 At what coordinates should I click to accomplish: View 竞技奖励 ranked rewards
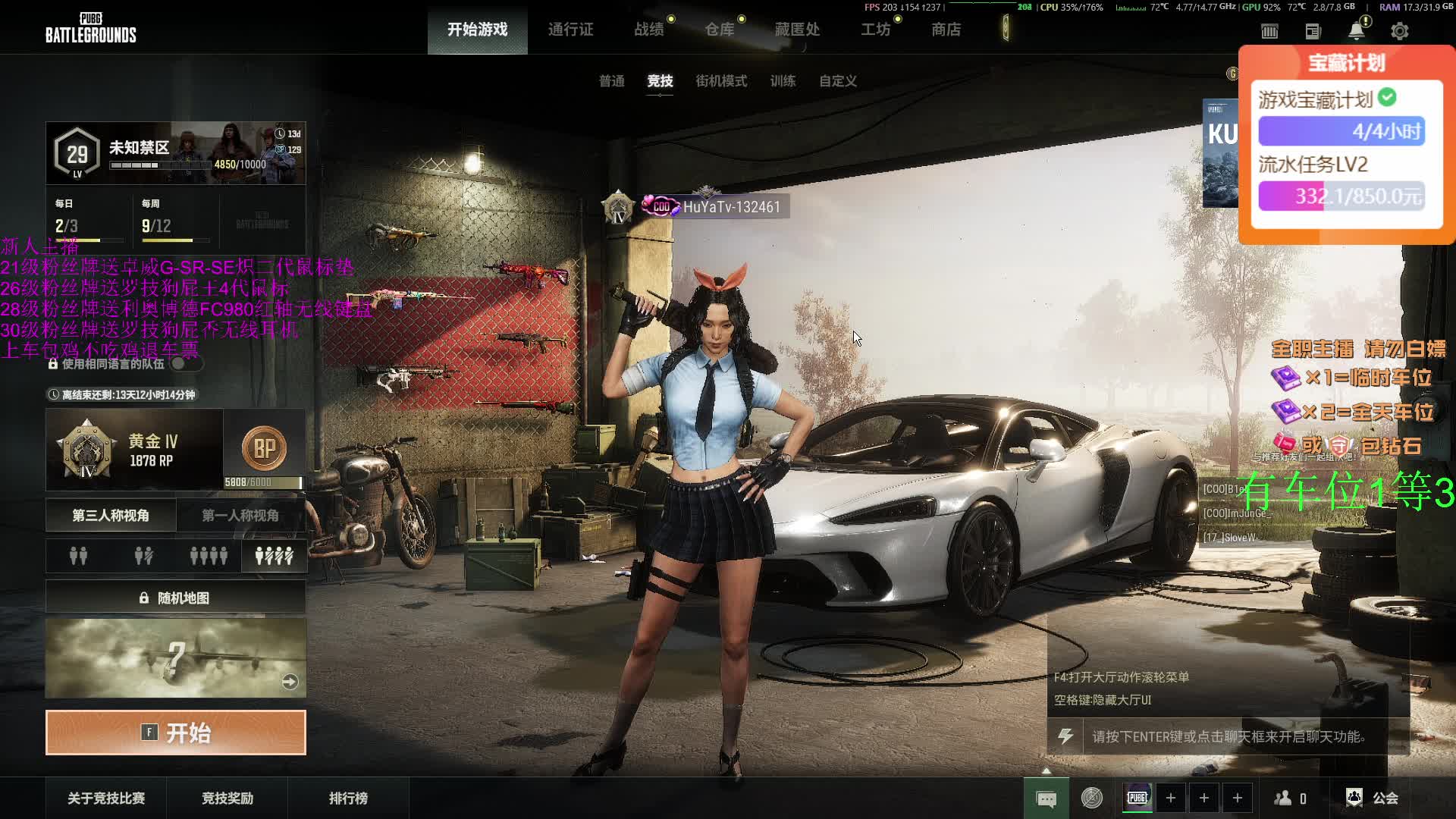pyautogui.click(x=227, y=799)
